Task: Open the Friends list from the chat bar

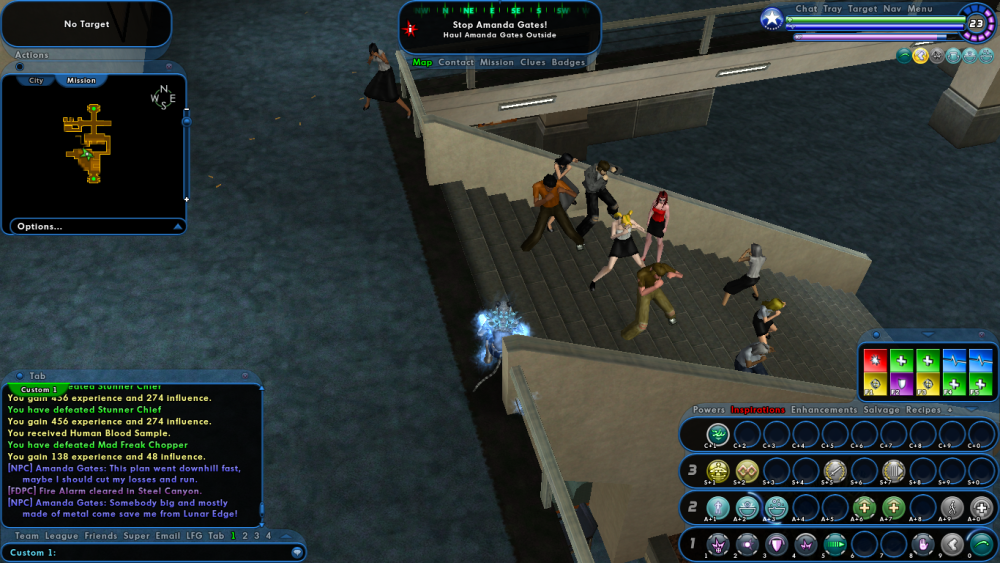Action: [x=101, y=536]
